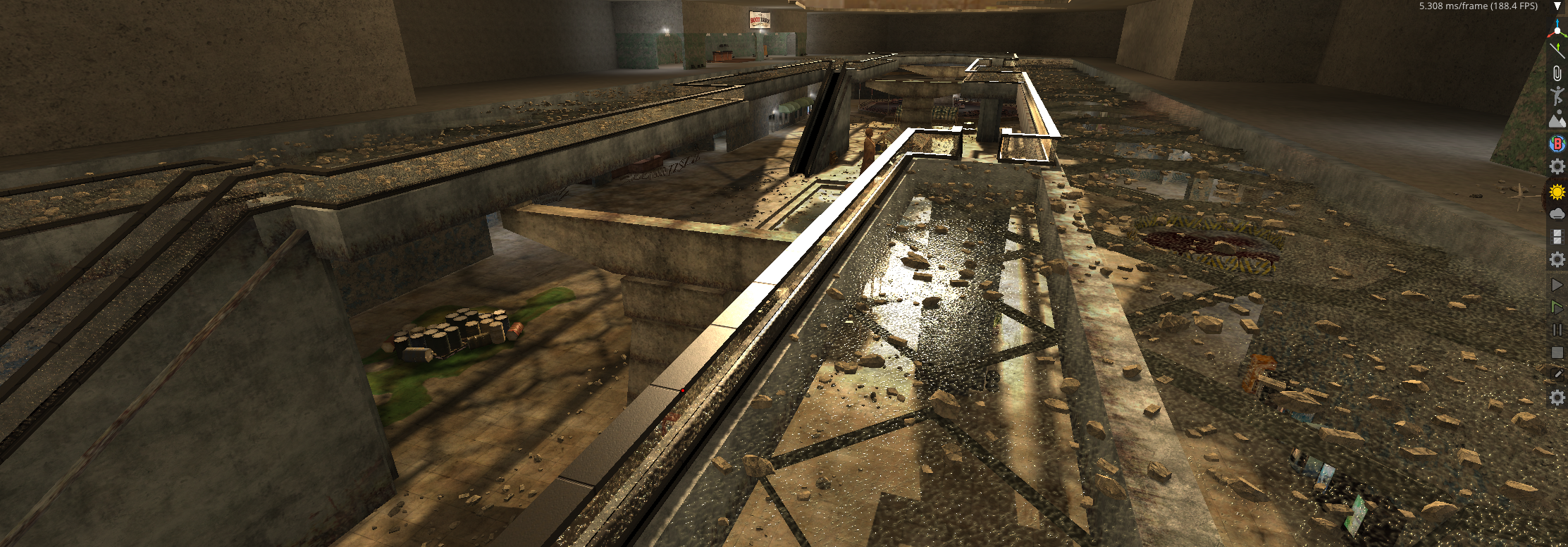
Task: Activate the green arrow surface-normal tool
Action: tap(1557, 50)
